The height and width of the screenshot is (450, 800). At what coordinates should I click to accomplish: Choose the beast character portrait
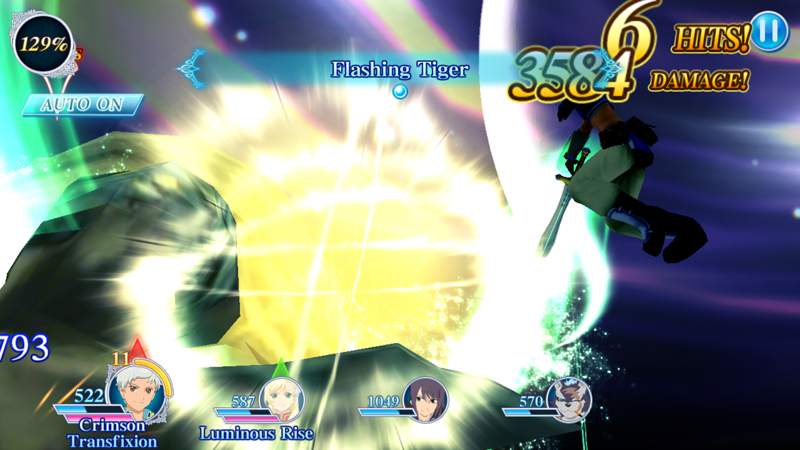point(569,400)
